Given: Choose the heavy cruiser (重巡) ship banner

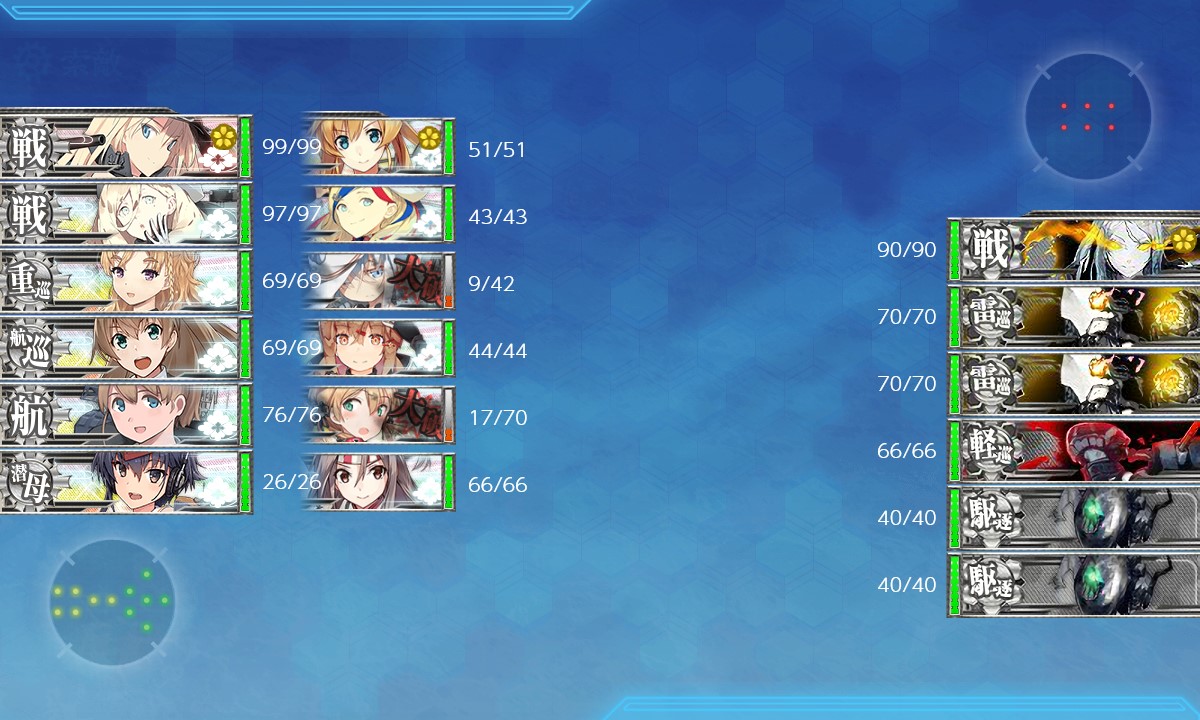Looking at the screenshot, I should click(x=120, y=281).
